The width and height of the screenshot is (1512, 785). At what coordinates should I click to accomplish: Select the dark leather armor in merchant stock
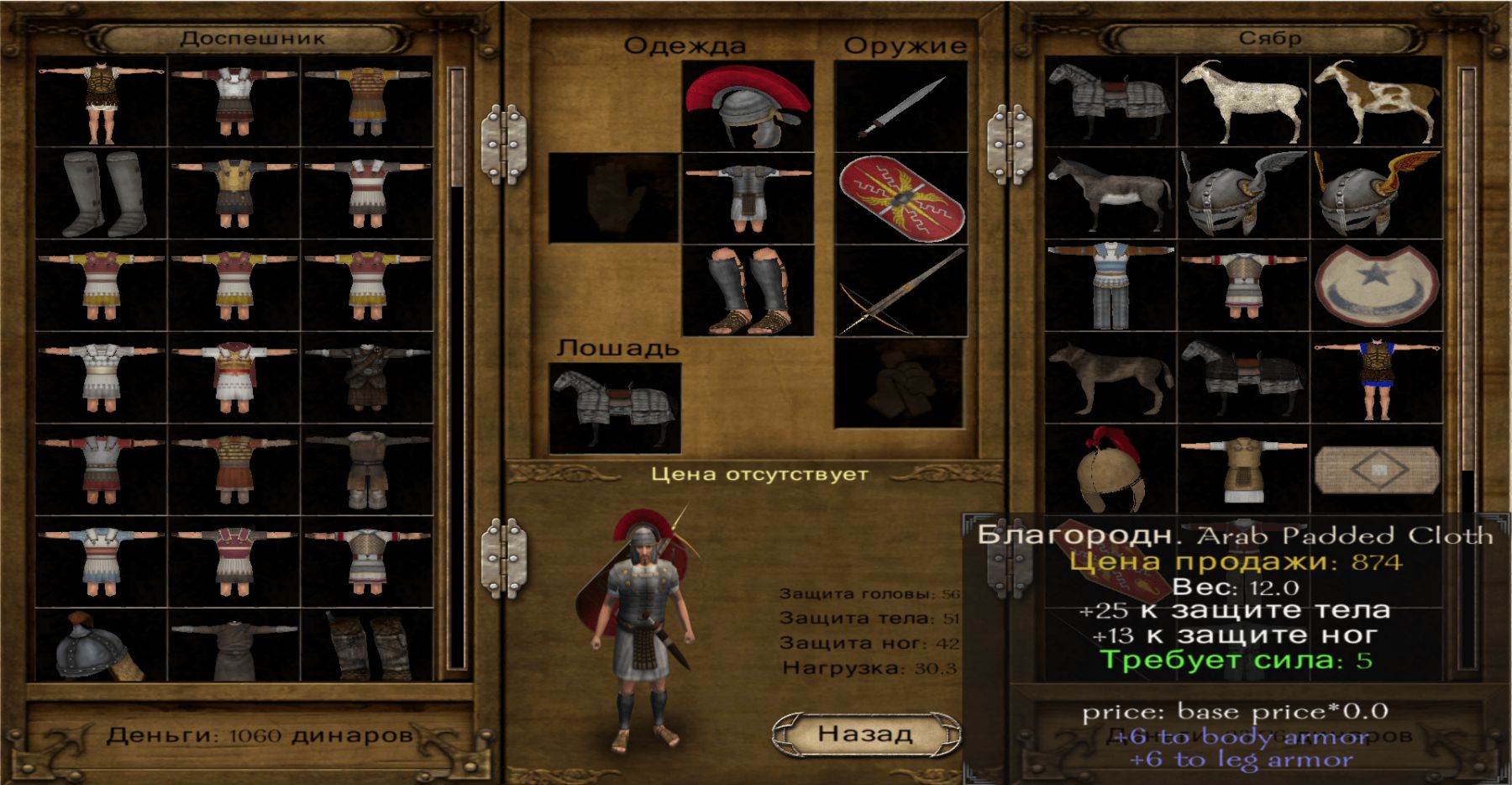(367, 377)
